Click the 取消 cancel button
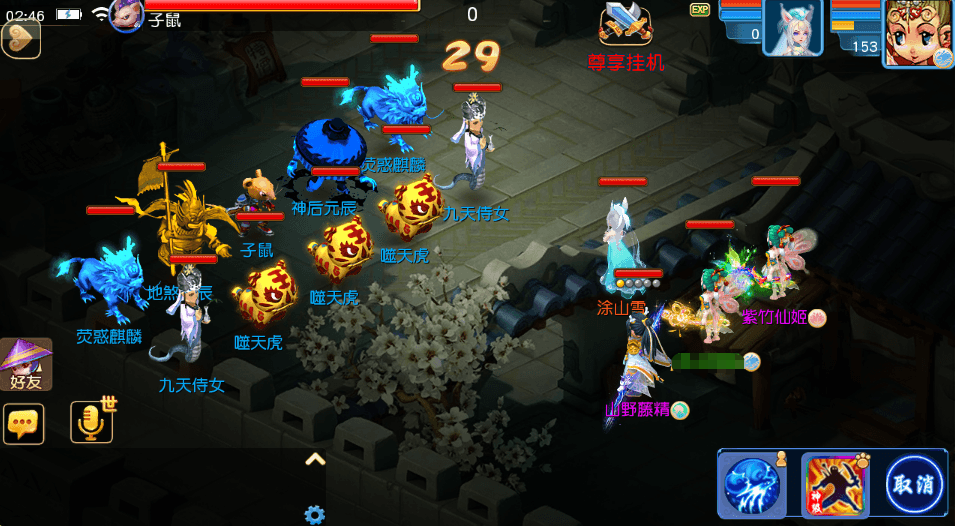Image resolution: width=955 pixels, height=526 pixels. coord(914,486)
